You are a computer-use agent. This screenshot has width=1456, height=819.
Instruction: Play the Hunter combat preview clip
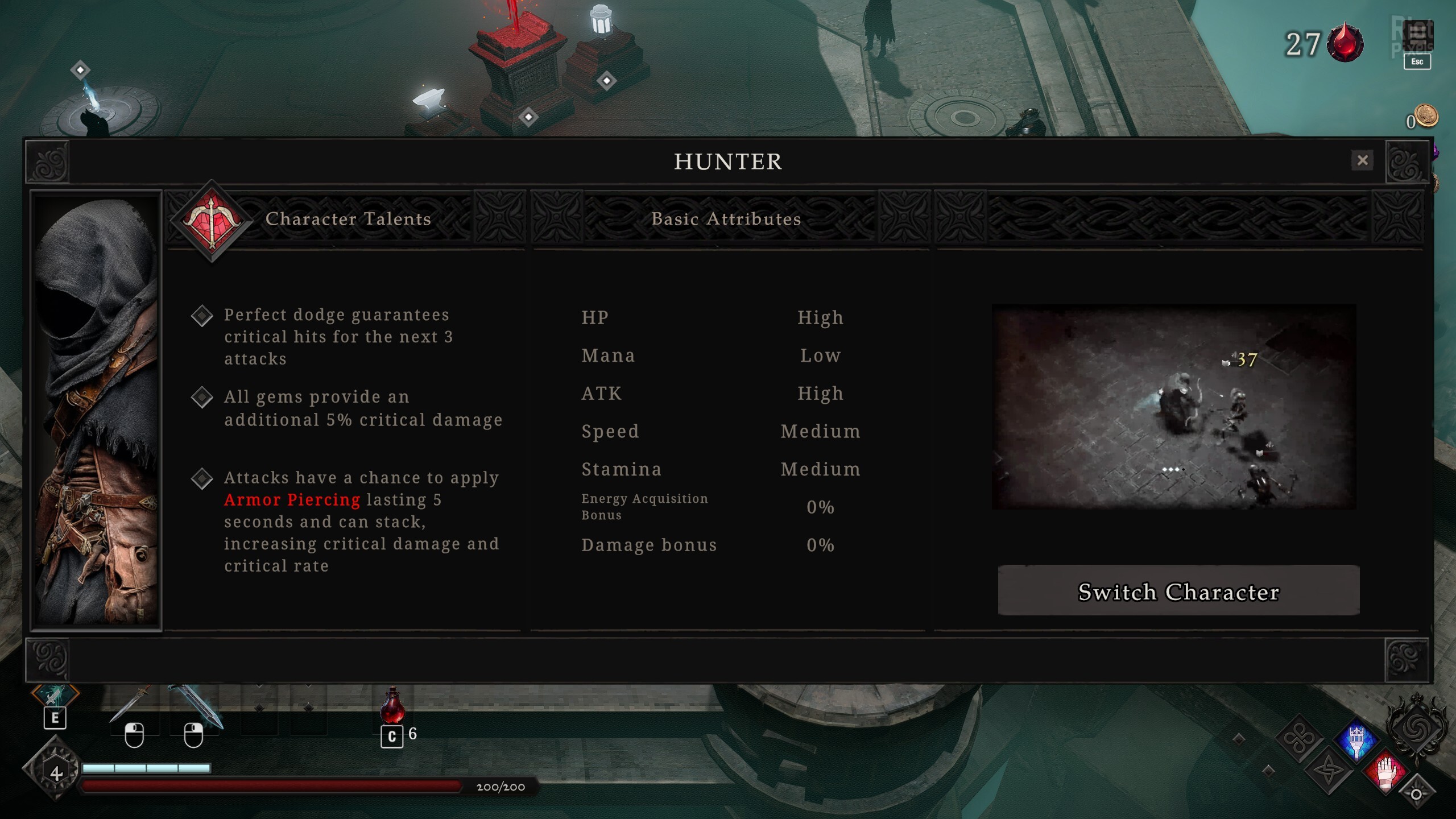(x=1174, y=407)
